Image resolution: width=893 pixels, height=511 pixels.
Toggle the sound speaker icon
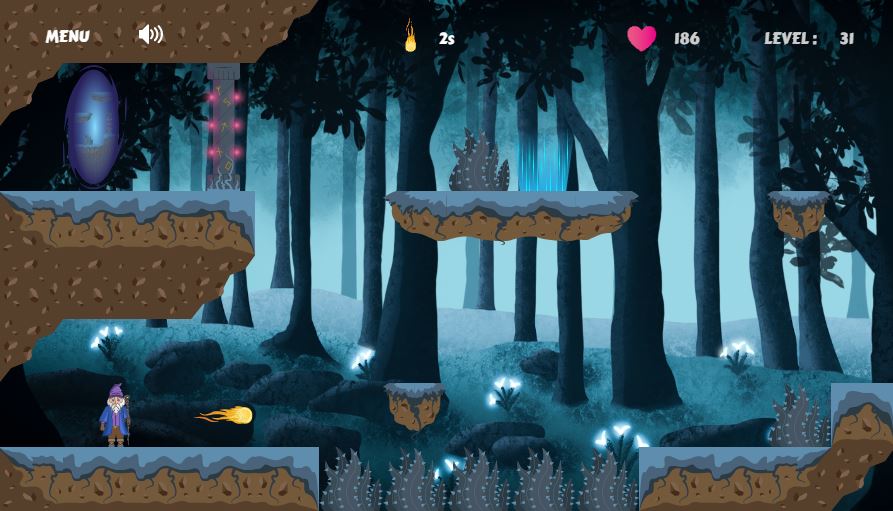(150, 35)
